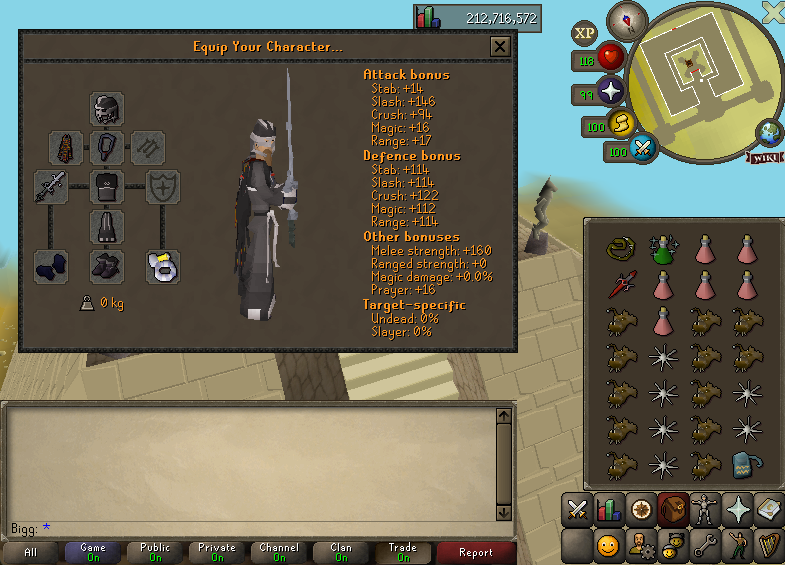Toggle run with the energy orb

(621, 124)
